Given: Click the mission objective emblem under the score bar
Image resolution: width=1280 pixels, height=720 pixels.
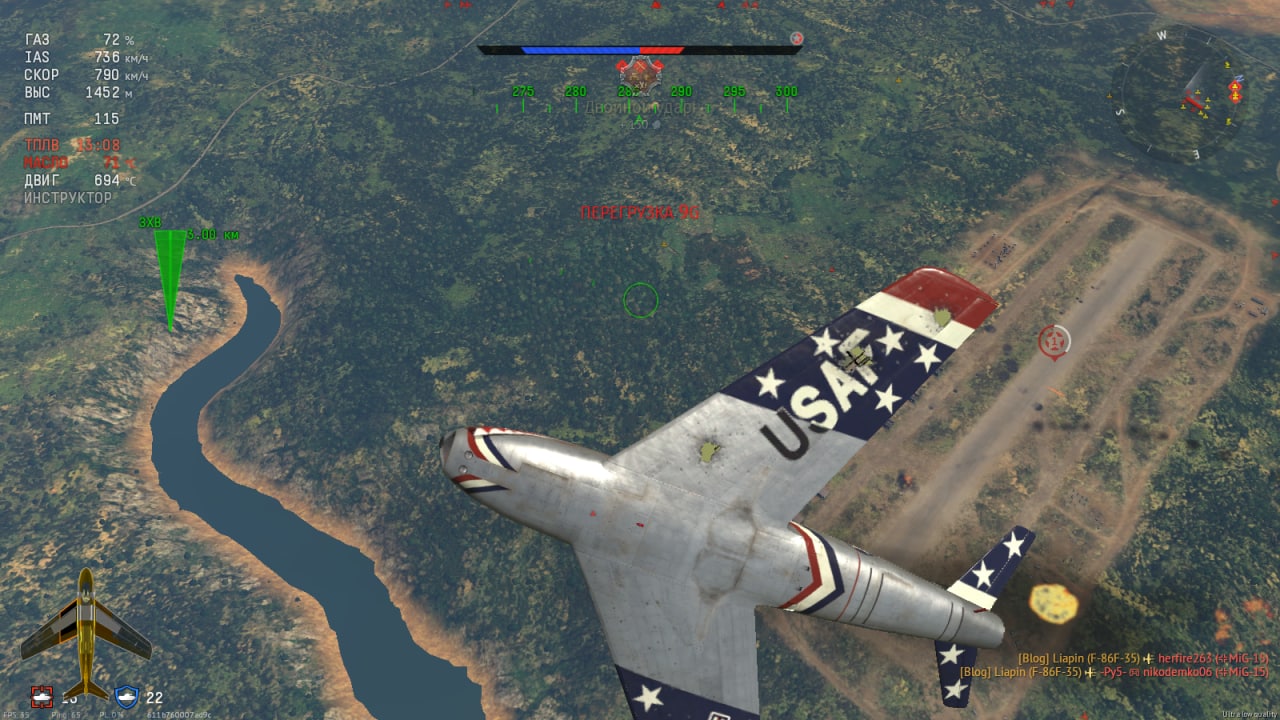Looking at the screenshot, I should [640, 74].
